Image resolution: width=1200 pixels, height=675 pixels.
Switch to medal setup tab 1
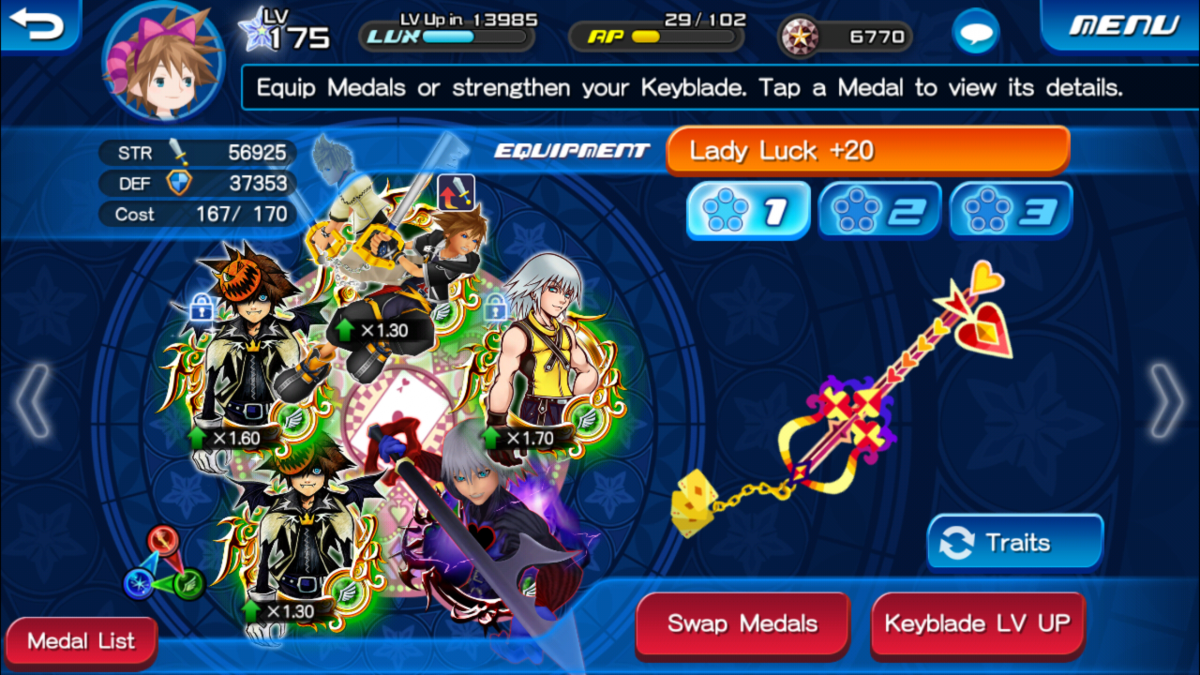(x=747, y=210)
